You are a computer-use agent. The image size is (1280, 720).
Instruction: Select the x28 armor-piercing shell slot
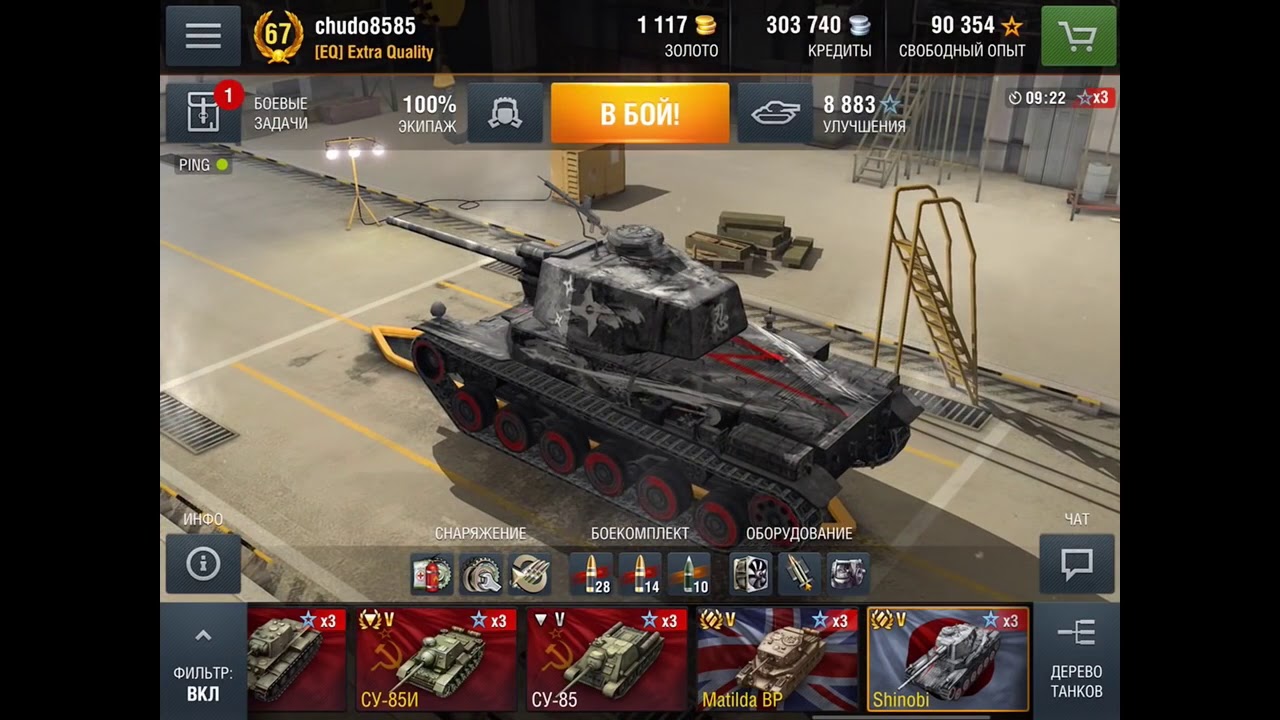(x=589, y=575)
